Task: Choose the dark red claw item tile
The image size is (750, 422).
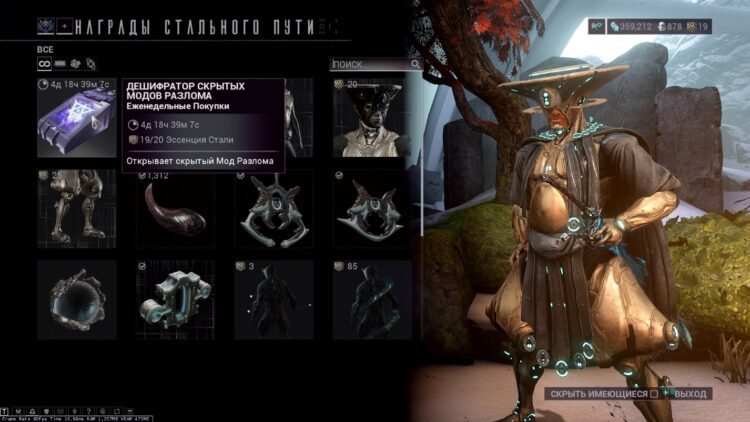Action: [x=175, y=208]
